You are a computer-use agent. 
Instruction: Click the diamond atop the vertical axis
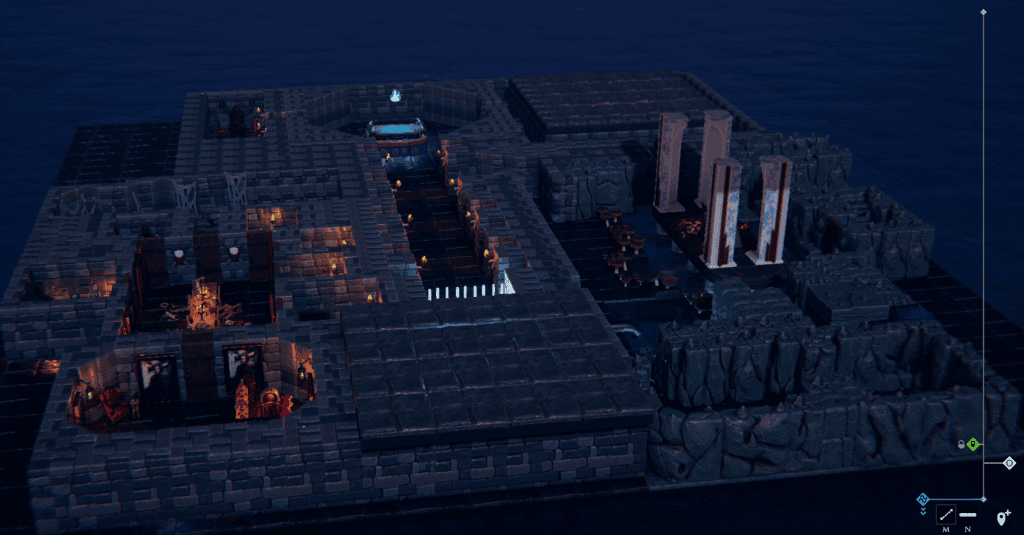pyautogui.click(x=983, y=12)
